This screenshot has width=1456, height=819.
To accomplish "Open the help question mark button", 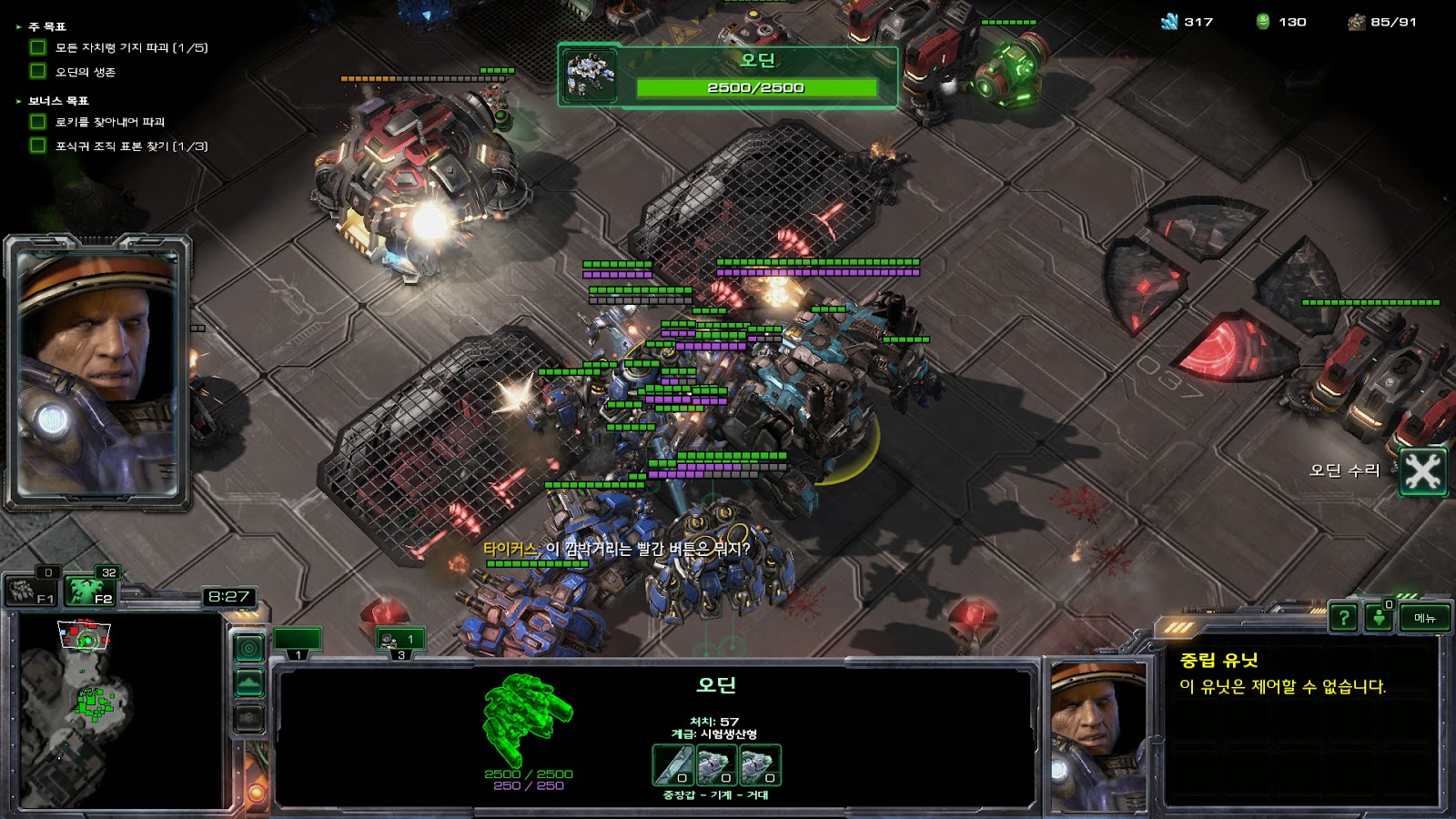I will click(1343, 618).
